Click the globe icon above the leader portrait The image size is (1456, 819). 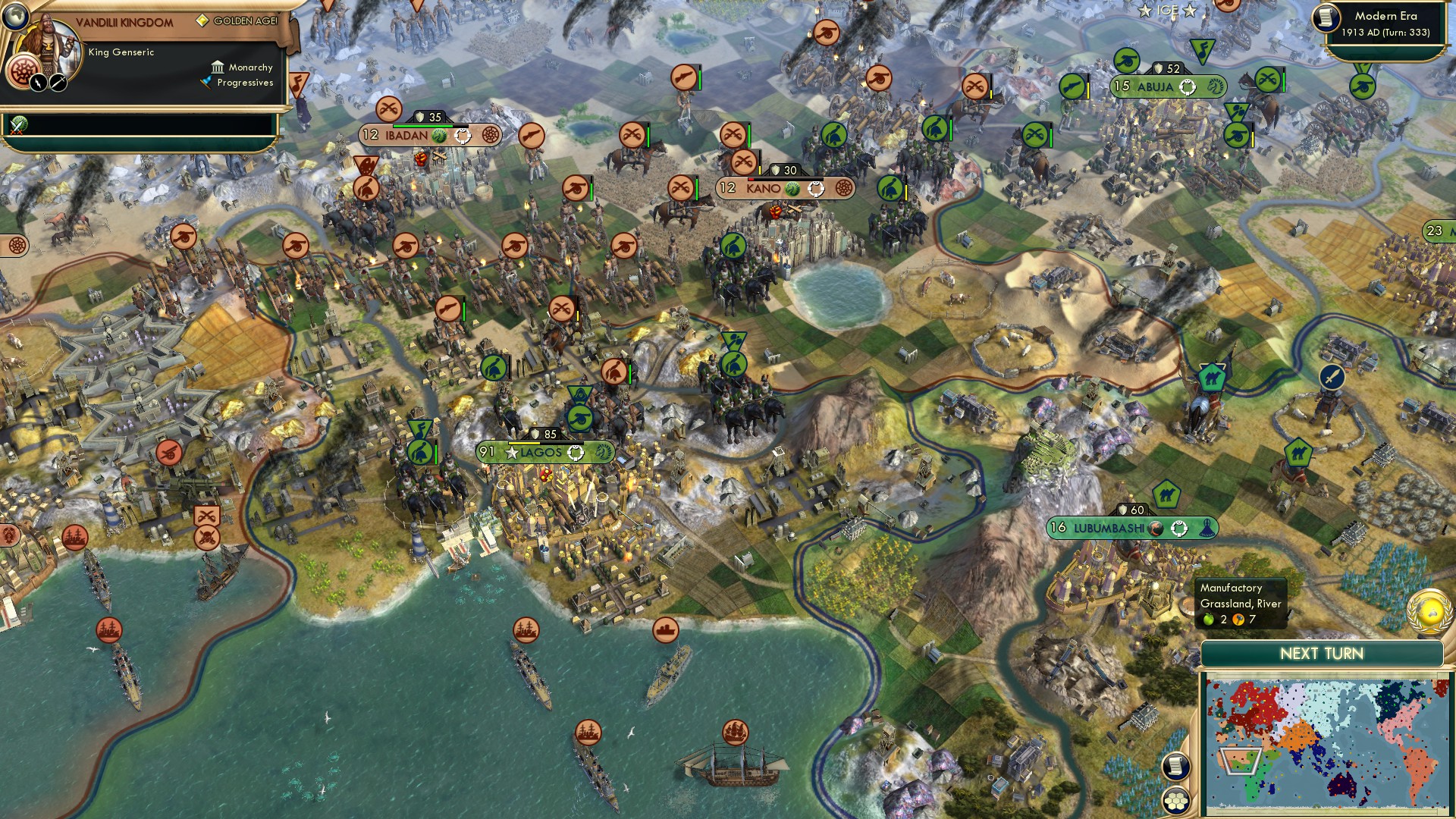(15, 17)
